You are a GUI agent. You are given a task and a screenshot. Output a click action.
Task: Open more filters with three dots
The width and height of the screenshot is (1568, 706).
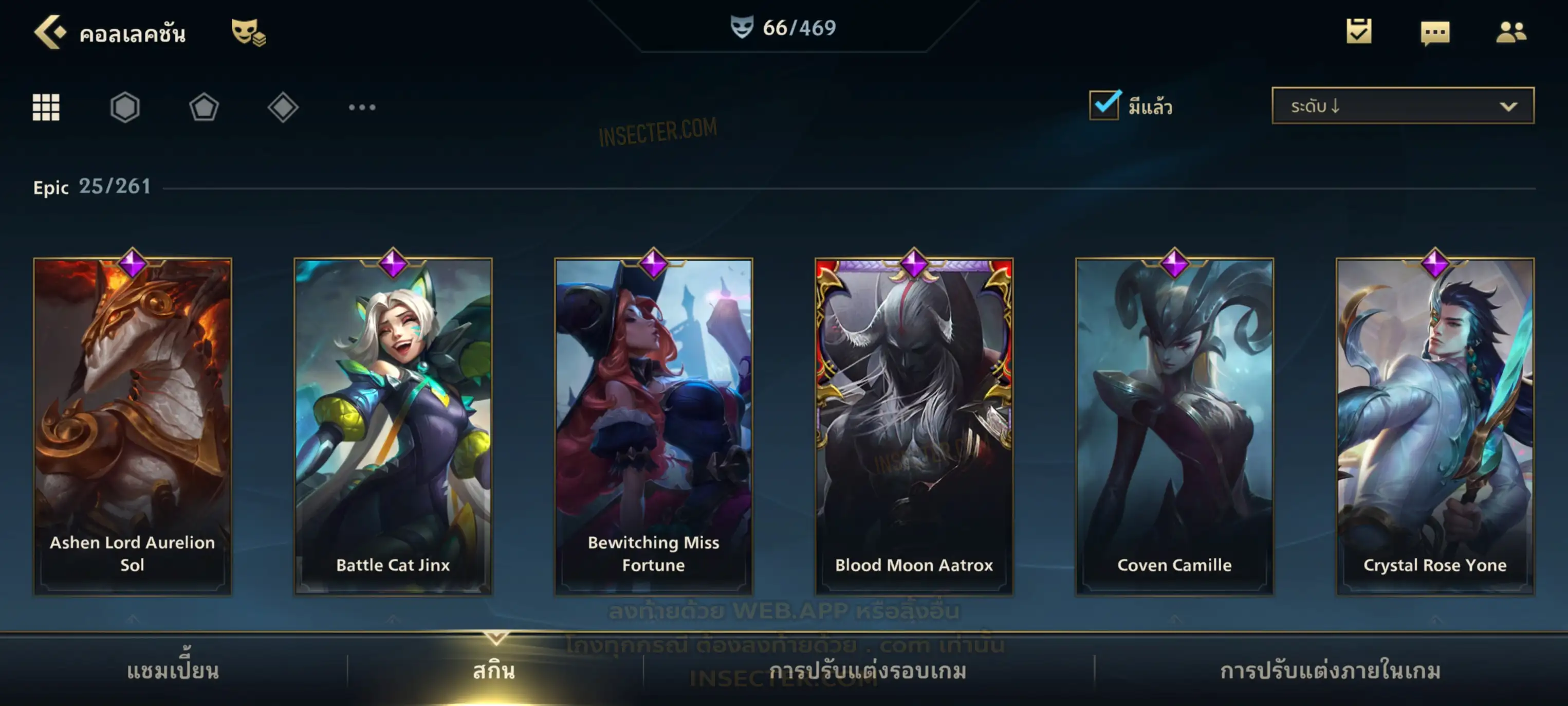point(362,107)
